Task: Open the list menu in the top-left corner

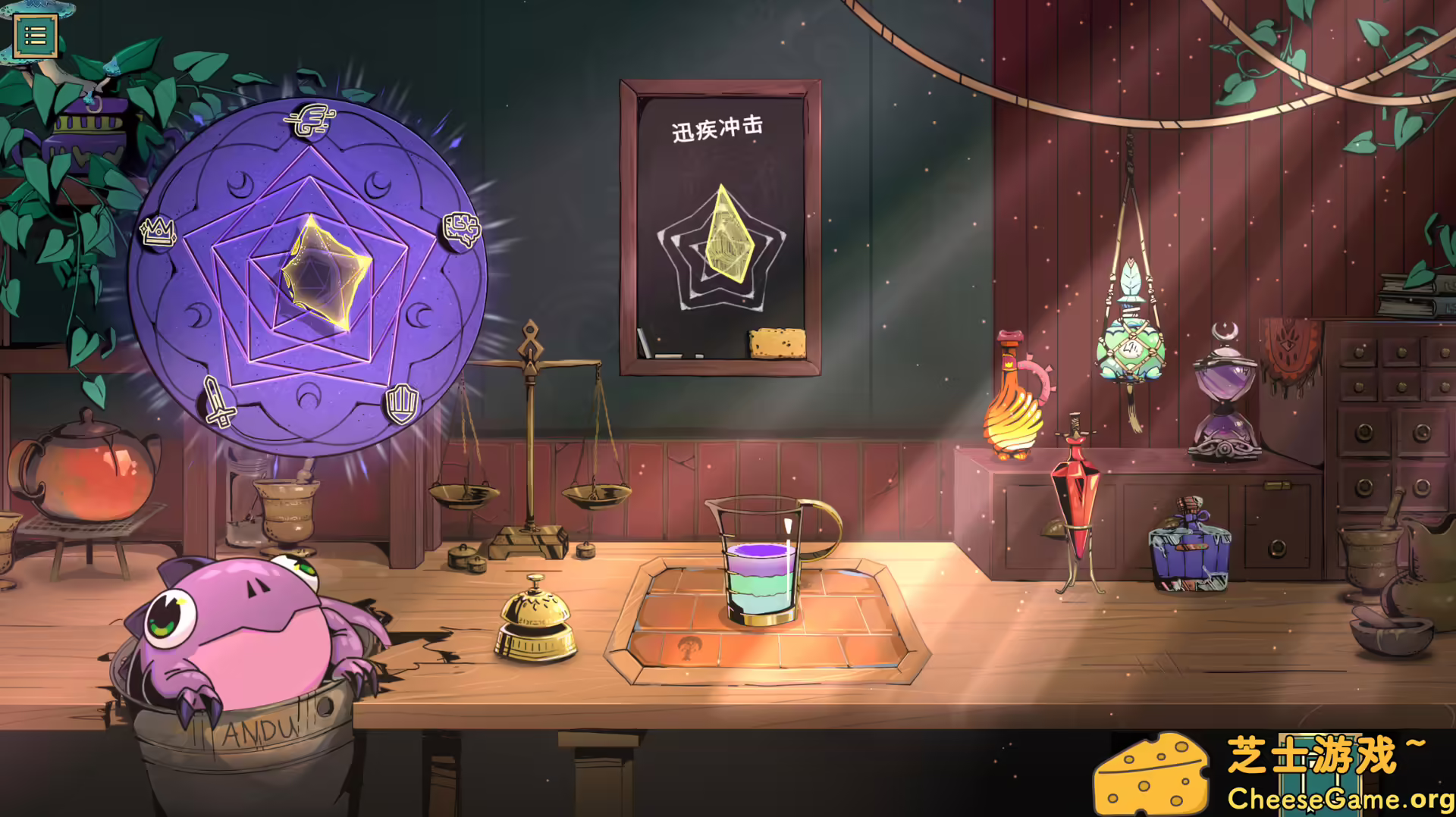Action: click(36, 34)
